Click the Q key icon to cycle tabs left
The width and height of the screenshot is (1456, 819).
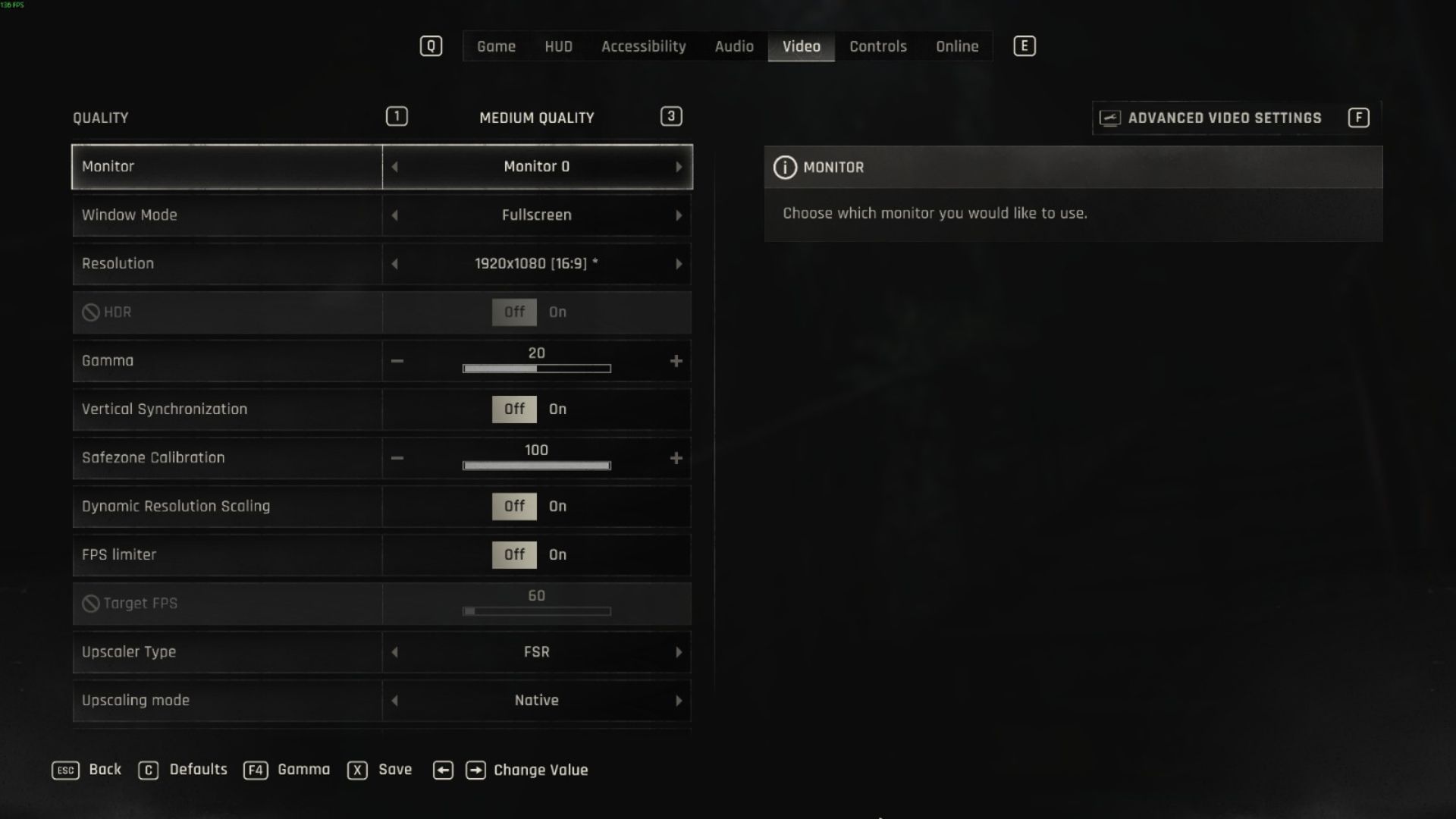point(431,45)
